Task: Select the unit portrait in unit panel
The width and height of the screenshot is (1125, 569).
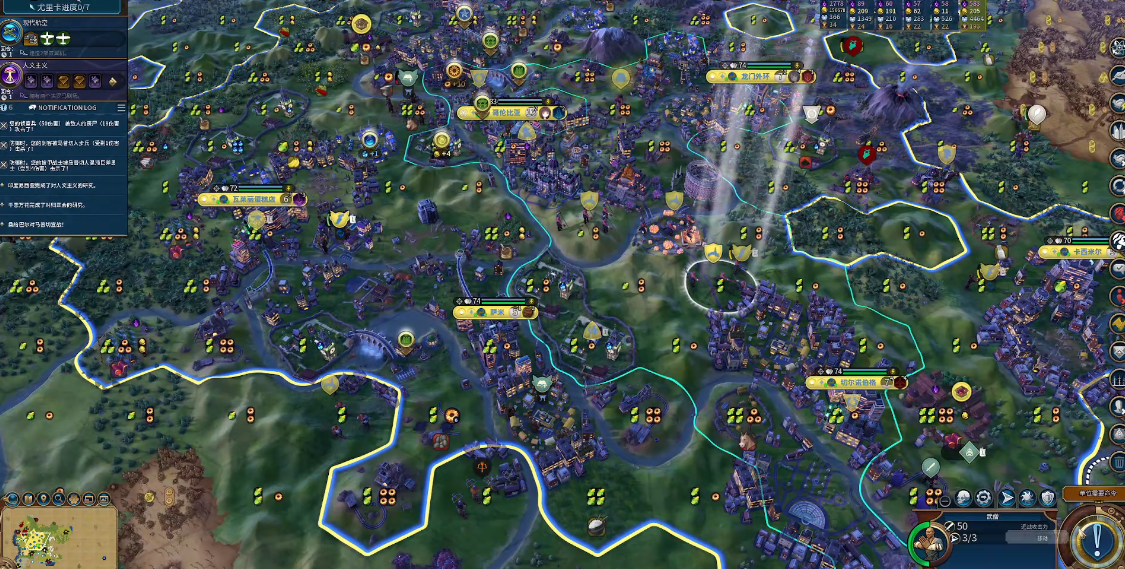Action: (927, 541)
